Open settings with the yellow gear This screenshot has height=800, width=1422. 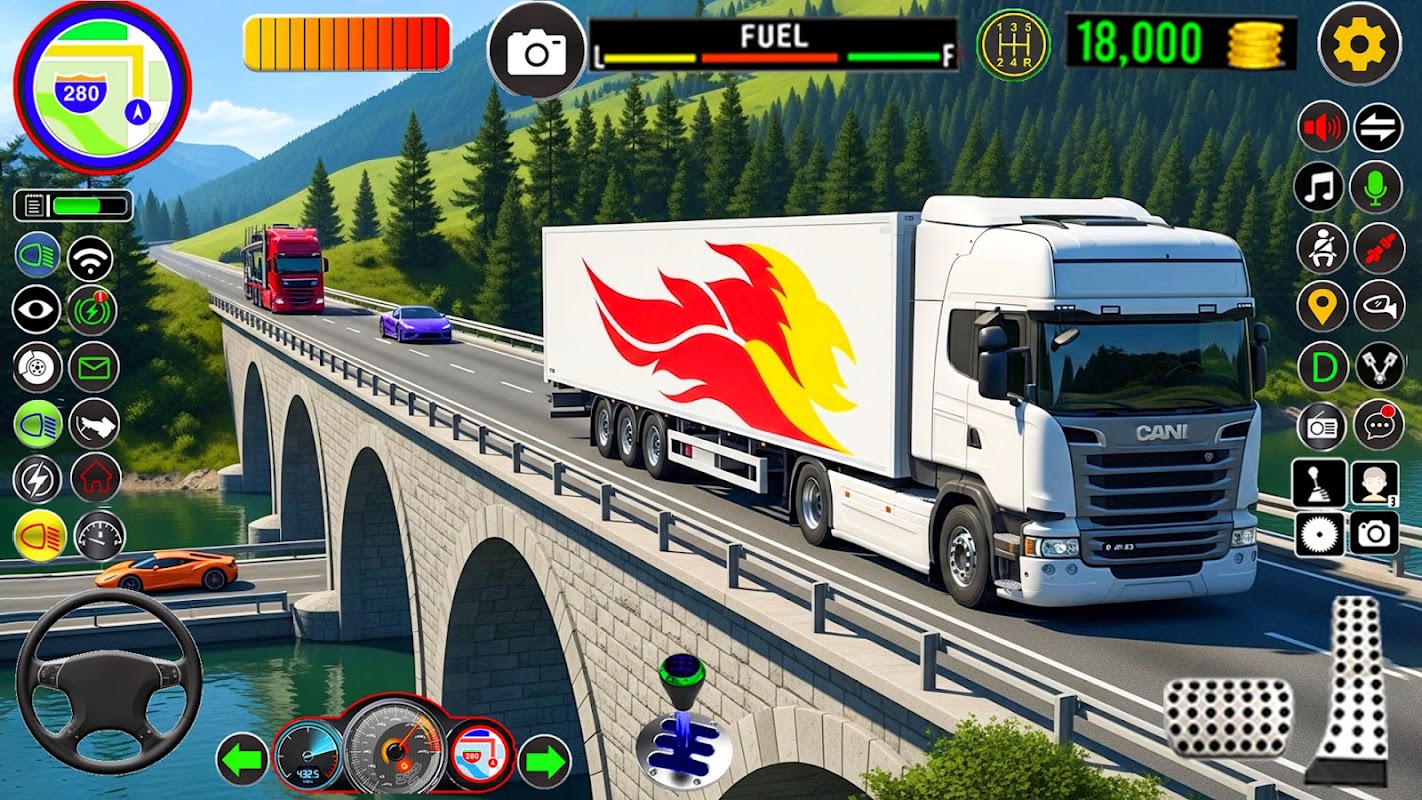(x=1359, y=44)
